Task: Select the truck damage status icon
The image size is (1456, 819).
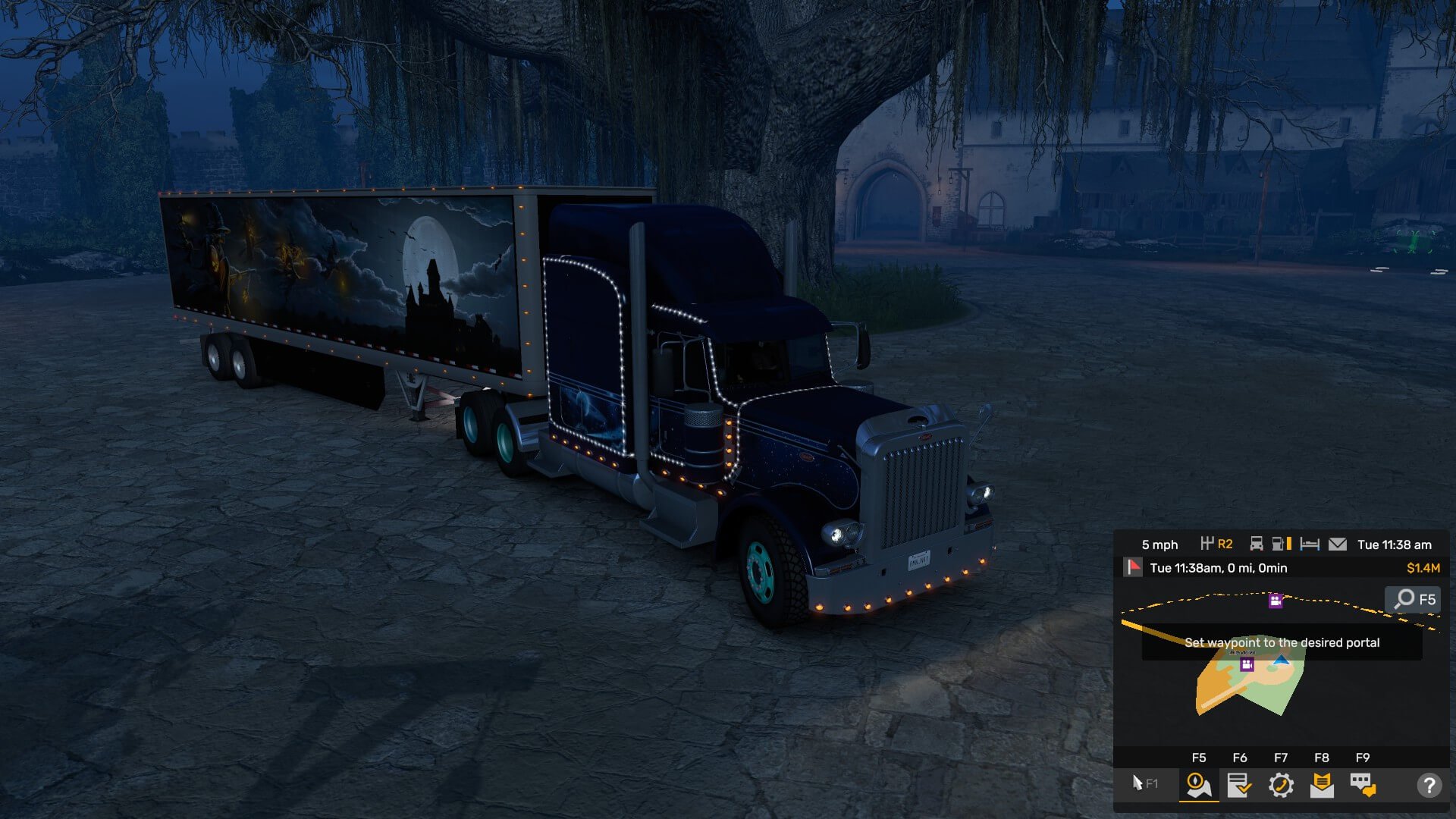Action: click(1257, 544)
